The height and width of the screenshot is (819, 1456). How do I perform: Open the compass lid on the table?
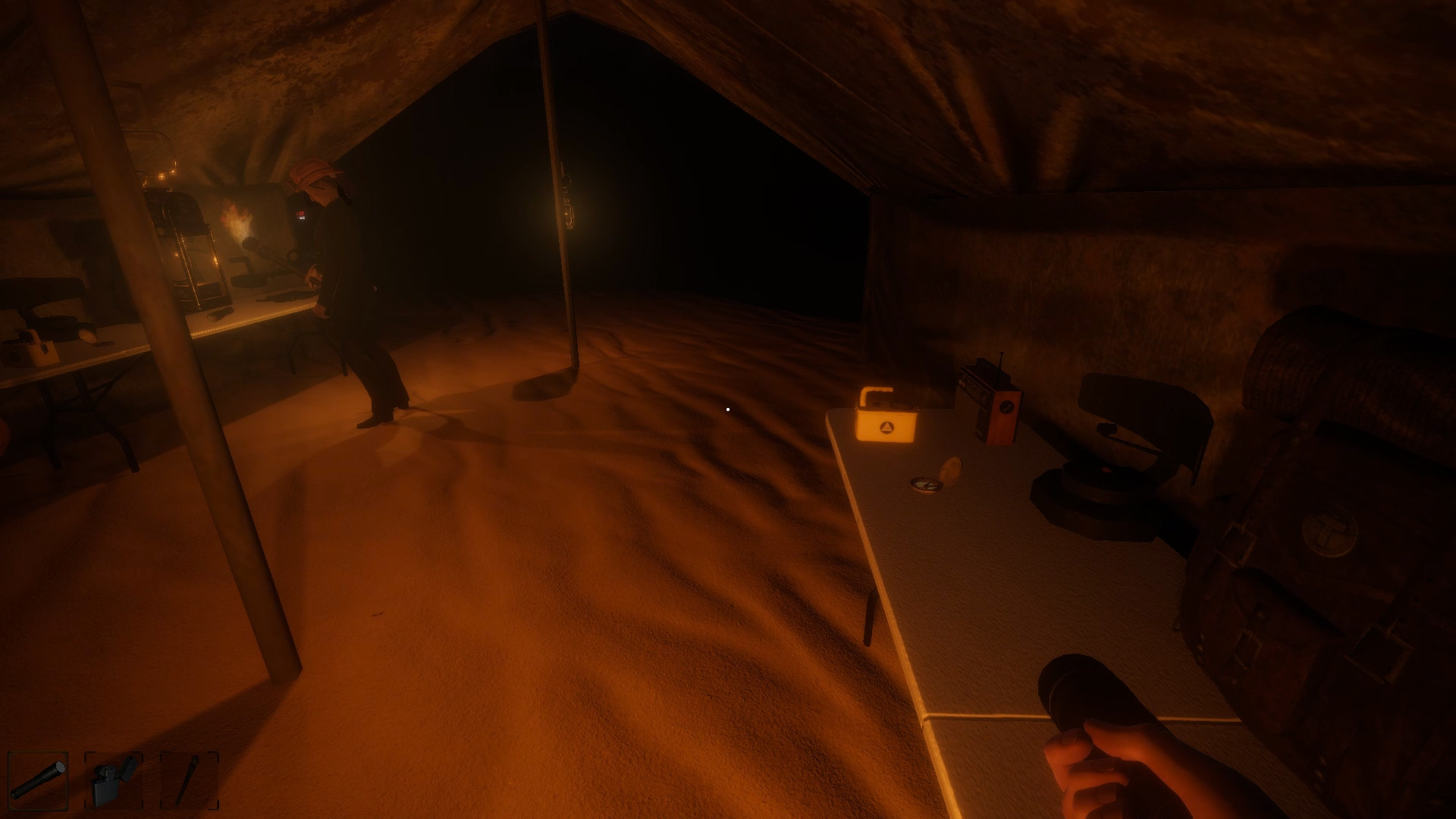[952, 470]
